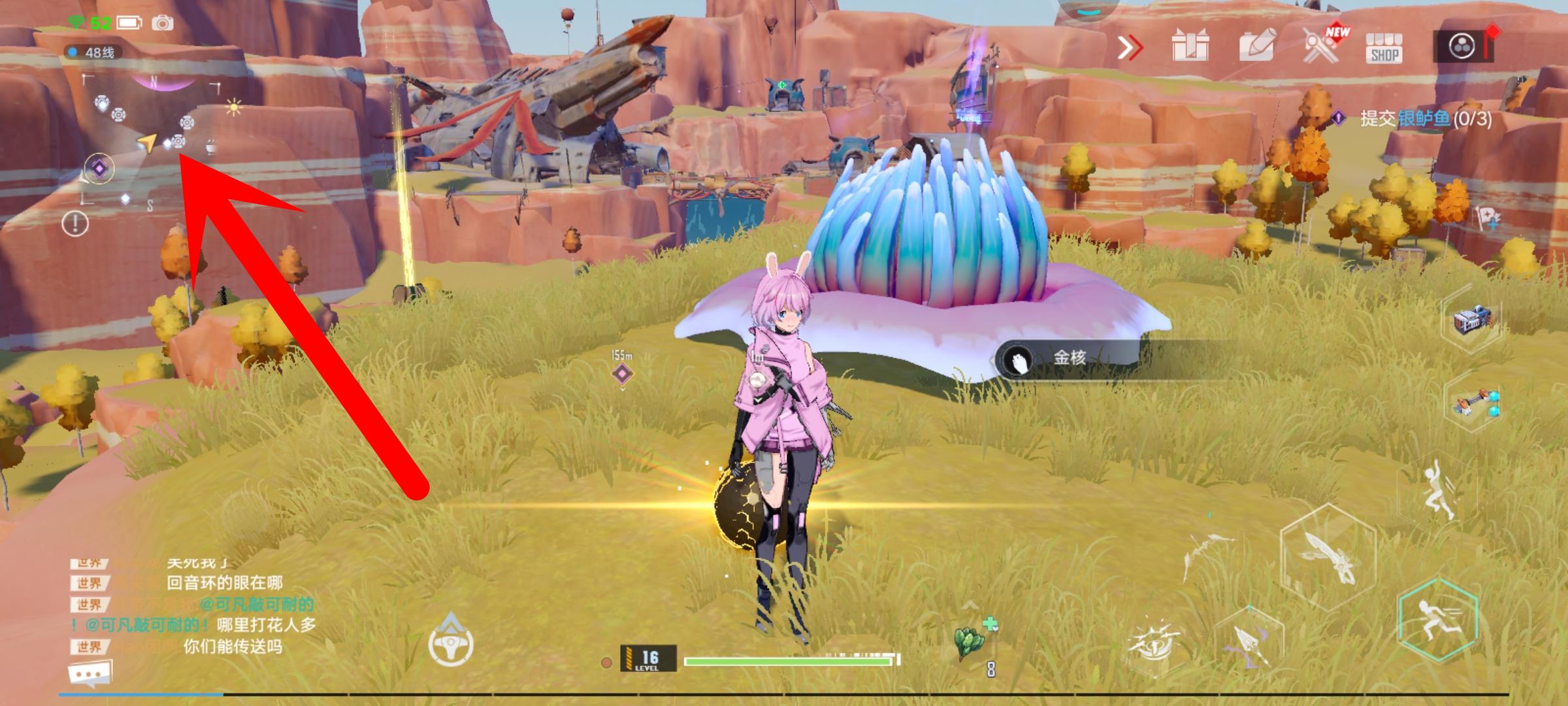Open the chat speech bubble icon

click(90, 673)
